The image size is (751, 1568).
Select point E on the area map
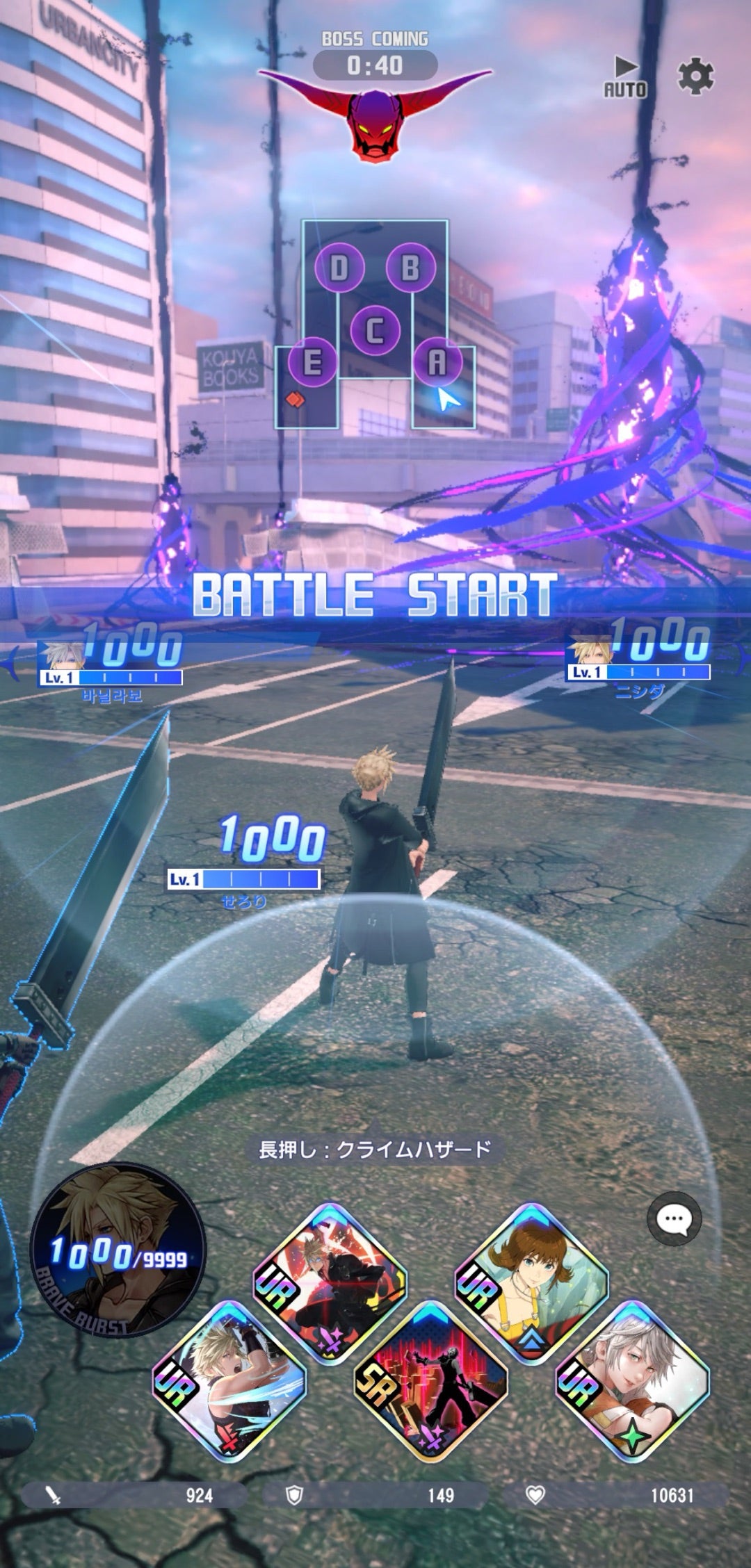[x=312, y=362]
